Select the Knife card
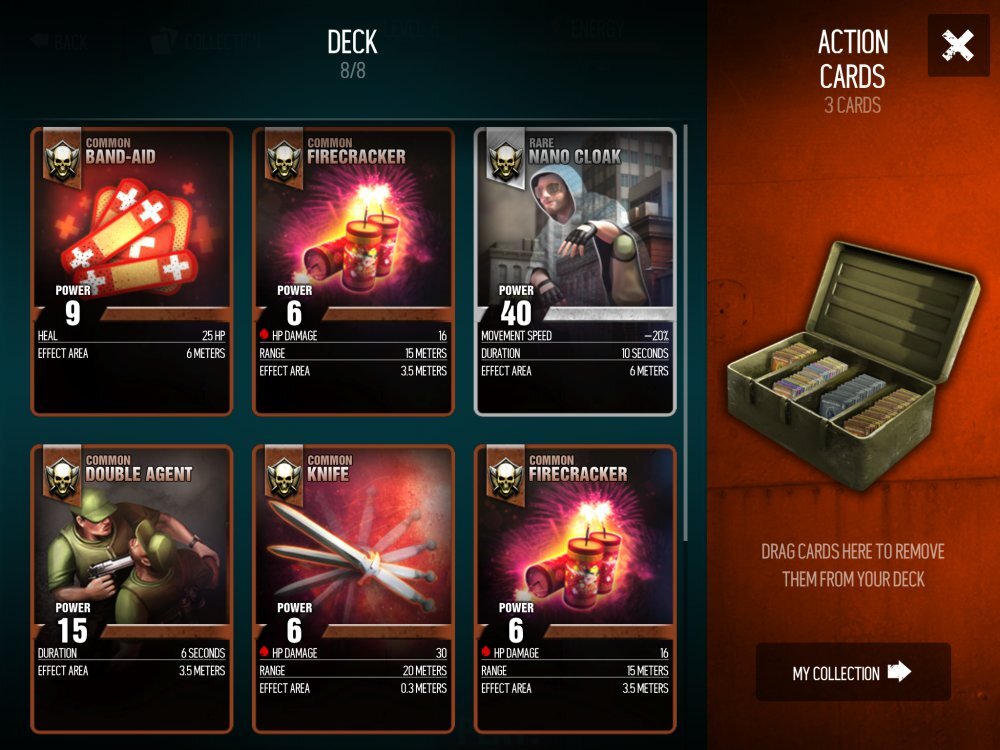 [x=353, y=588]
